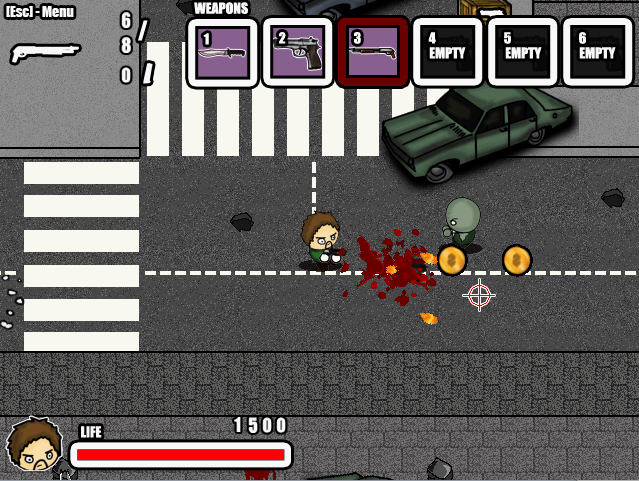Click the empty weapon slot 4
This screenshot has width=639, height=481.
click(447, 52)
